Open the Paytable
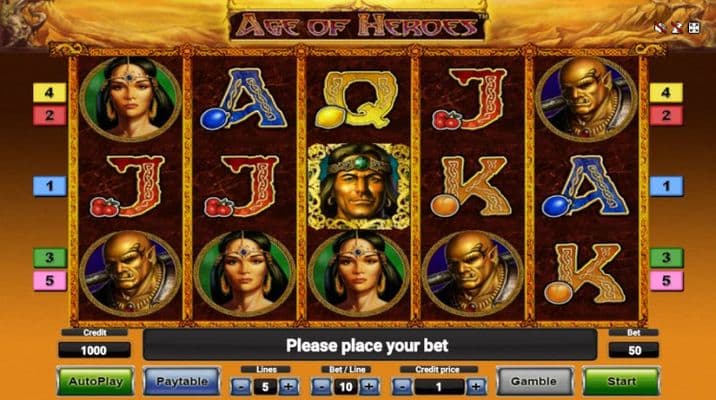716x400 pixels. (x=181, y=381)
